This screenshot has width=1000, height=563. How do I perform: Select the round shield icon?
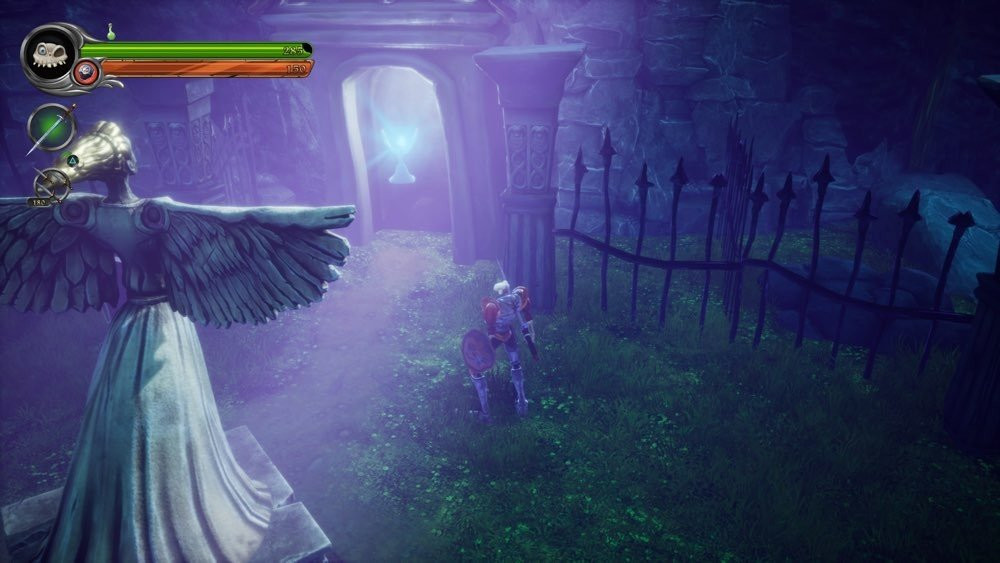tap(86, 71)
